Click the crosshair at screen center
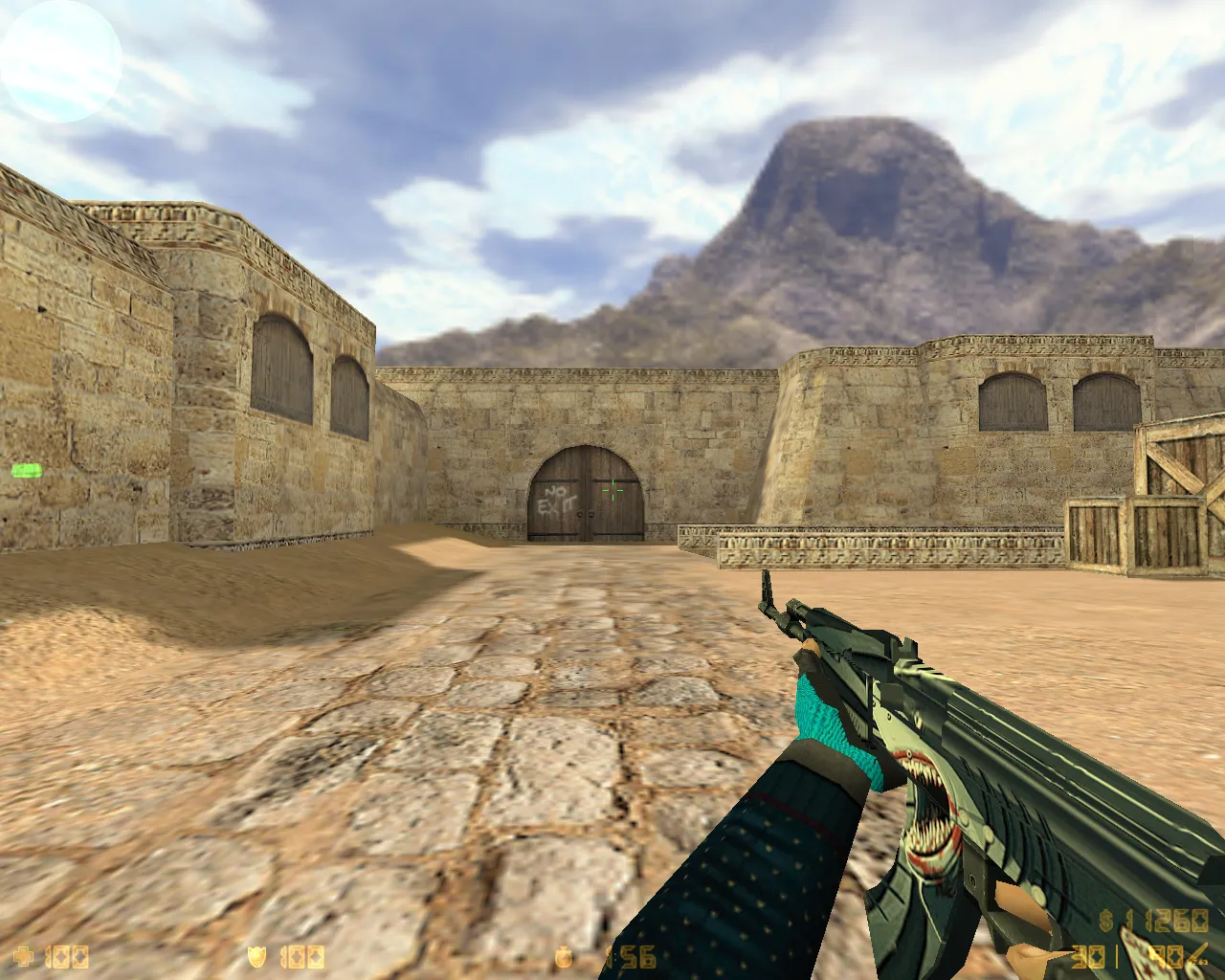Screen dimensions: 1225x980 (x=612, y=490)
